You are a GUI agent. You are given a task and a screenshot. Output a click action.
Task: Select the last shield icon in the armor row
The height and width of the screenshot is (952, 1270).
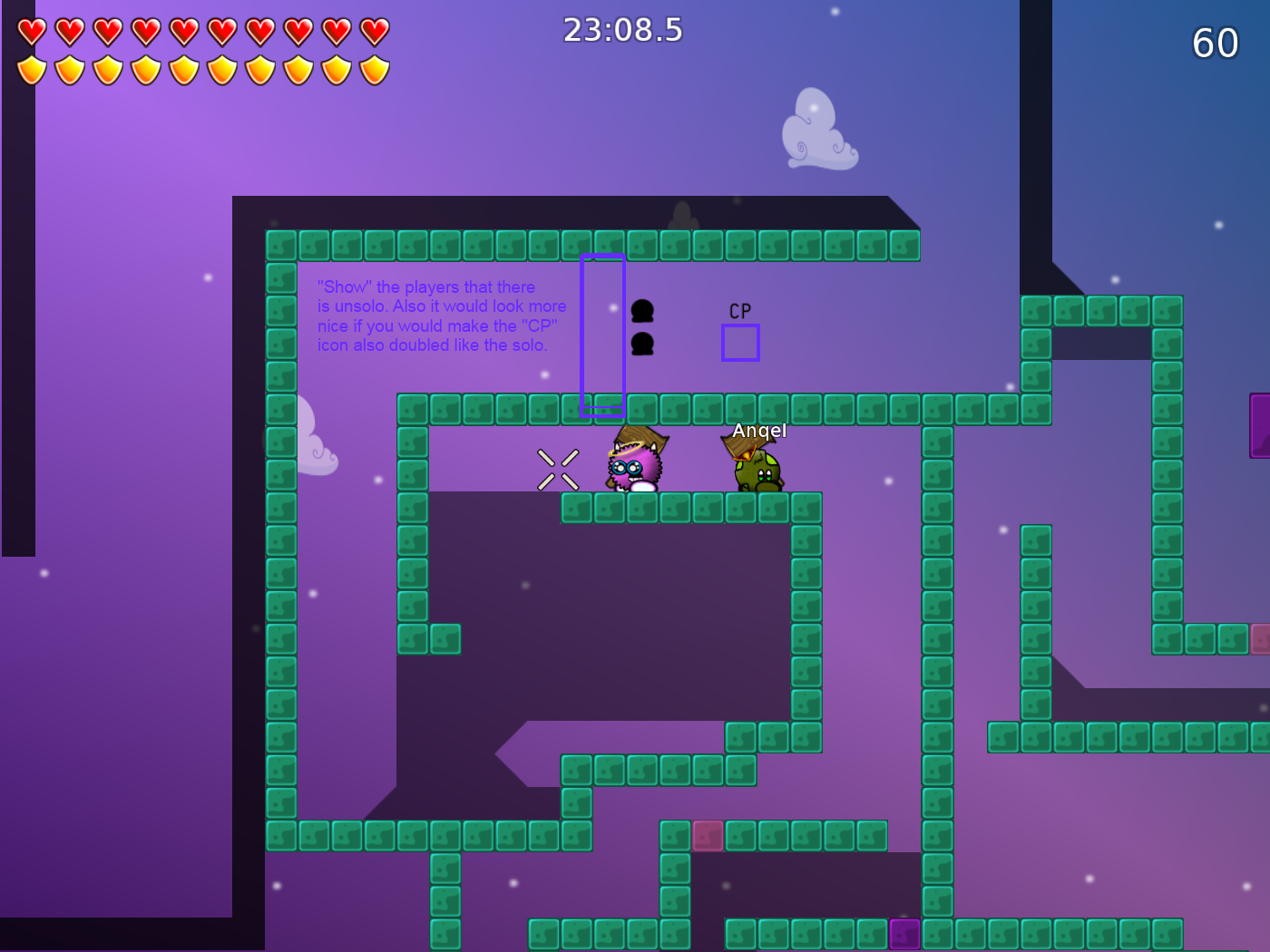coord(374,71)
